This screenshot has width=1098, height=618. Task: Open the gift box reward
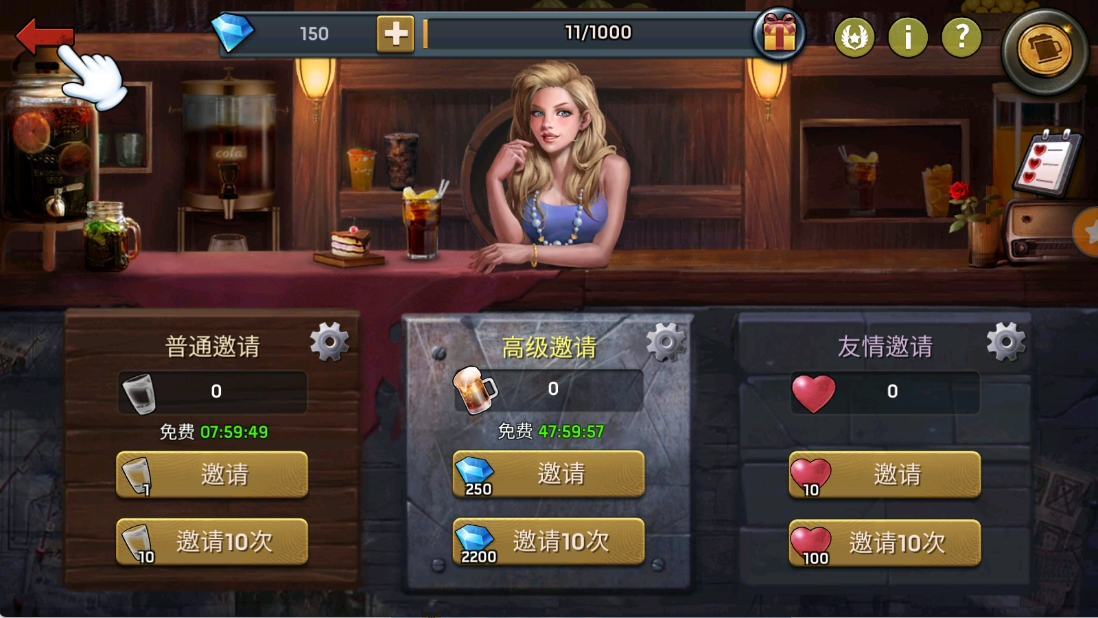779,35
